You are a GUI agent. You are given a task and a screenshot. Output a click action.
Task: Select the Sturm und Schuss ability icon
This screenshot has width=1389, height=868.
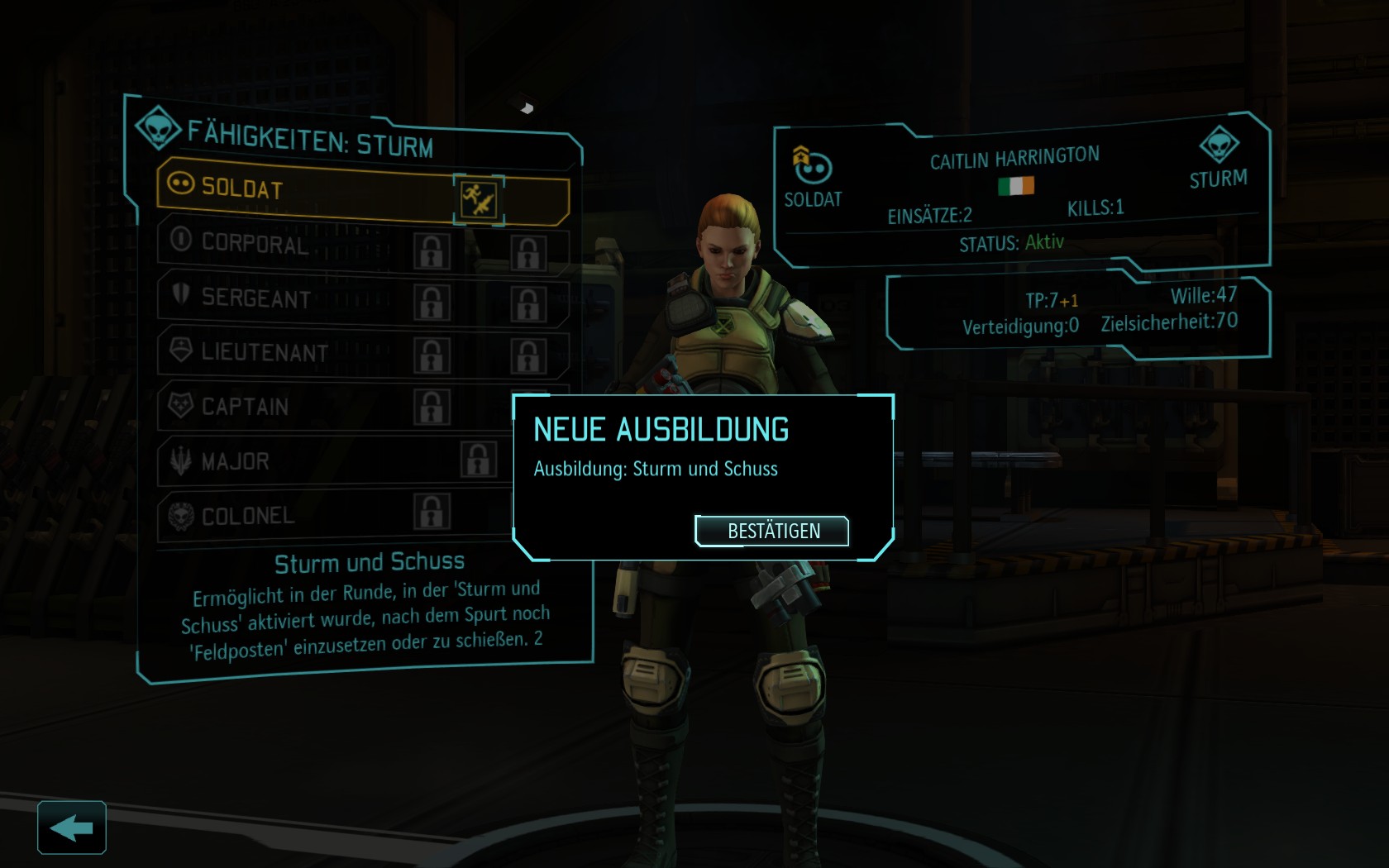(479, 199)
